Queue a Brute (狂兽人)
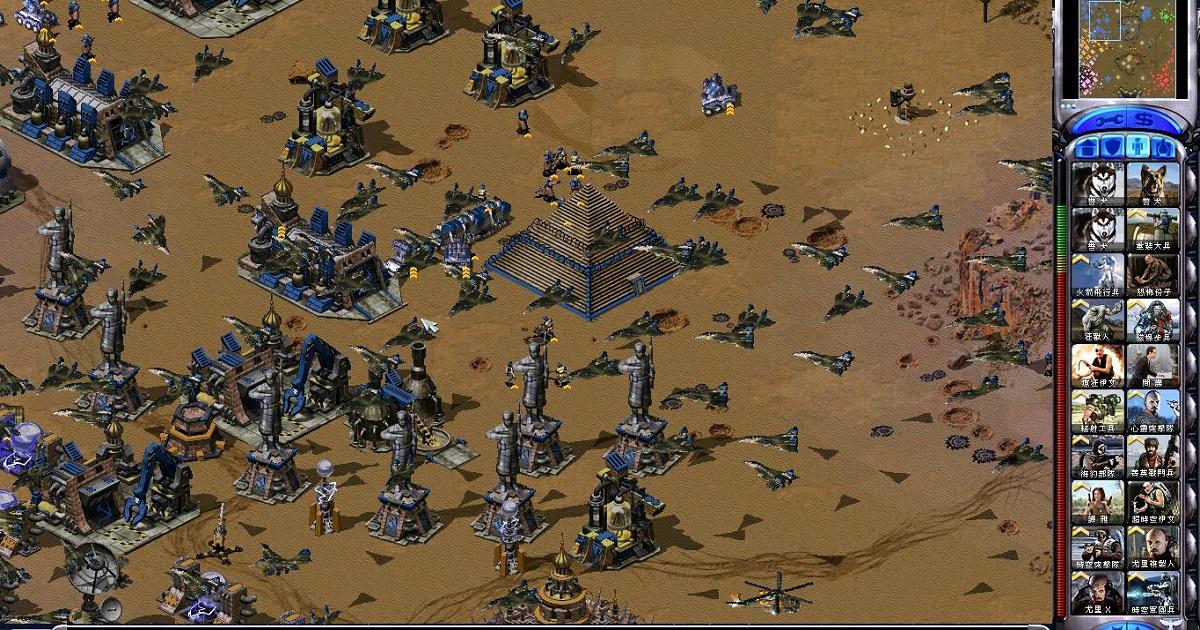1200x630 pixels. [x=1097, y=320]
